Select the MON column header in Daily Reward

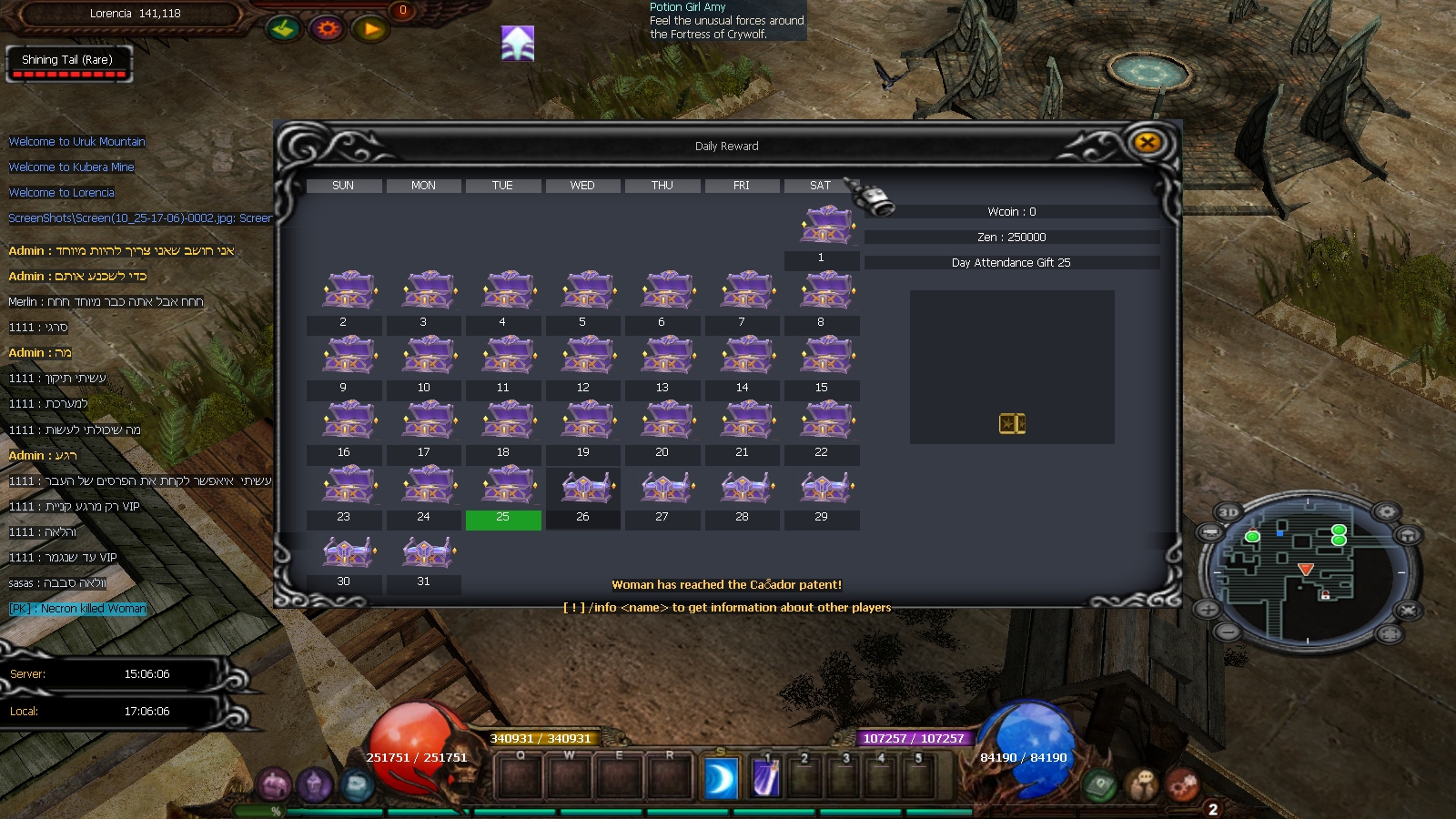tap(423, 185)
